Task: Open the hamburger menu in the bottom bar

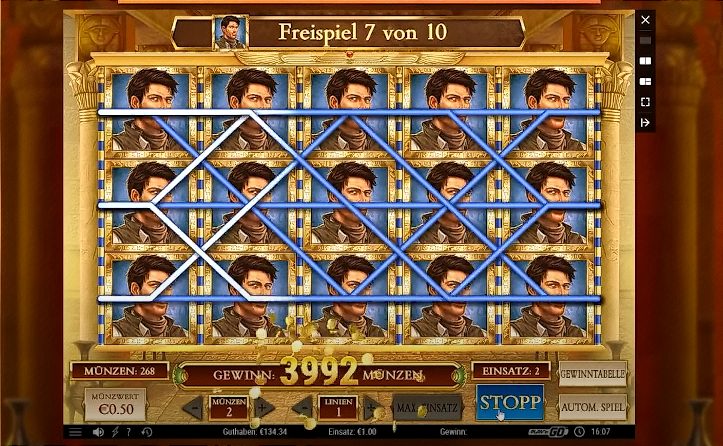Action: click(75, 433)
